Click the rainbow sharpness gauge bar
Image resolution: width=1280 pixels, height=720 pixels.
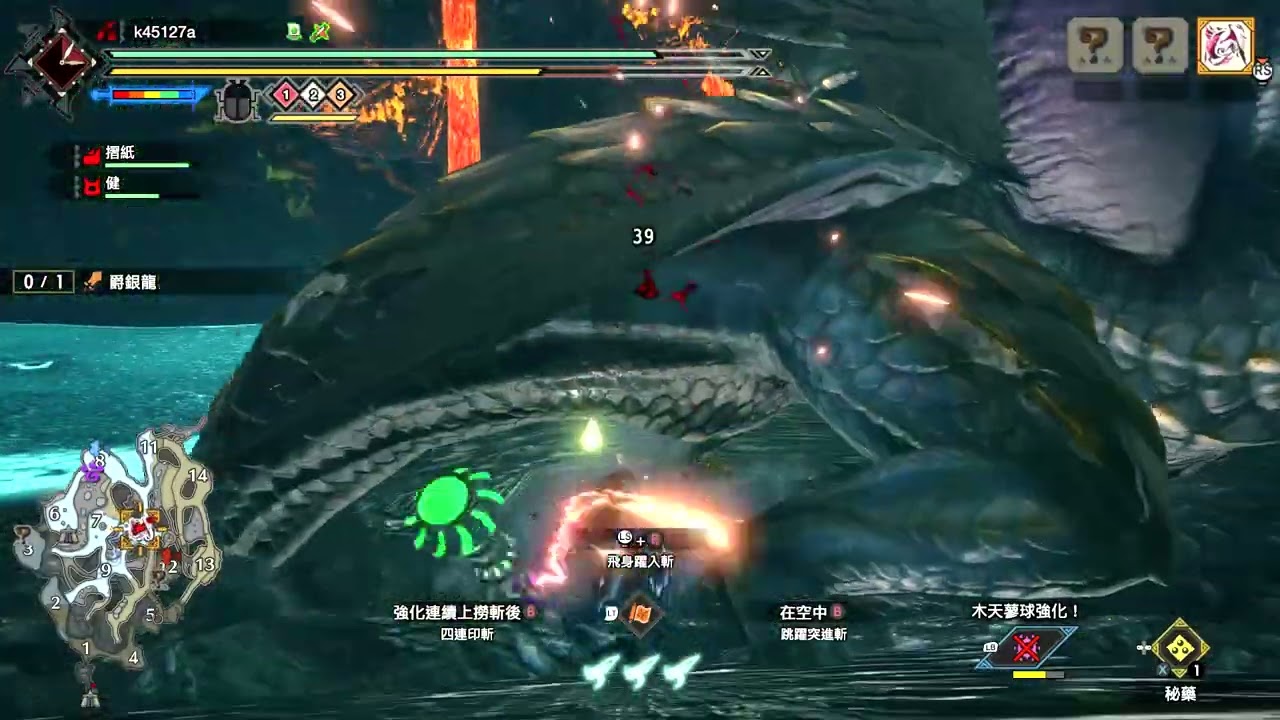point(152,94)
